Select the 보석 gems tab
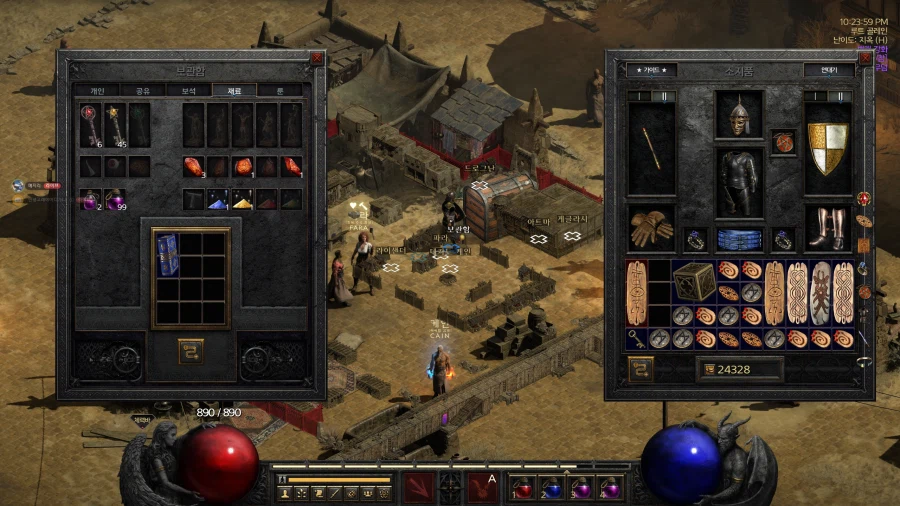The image size is (900, 506). (x=188, y=90)
